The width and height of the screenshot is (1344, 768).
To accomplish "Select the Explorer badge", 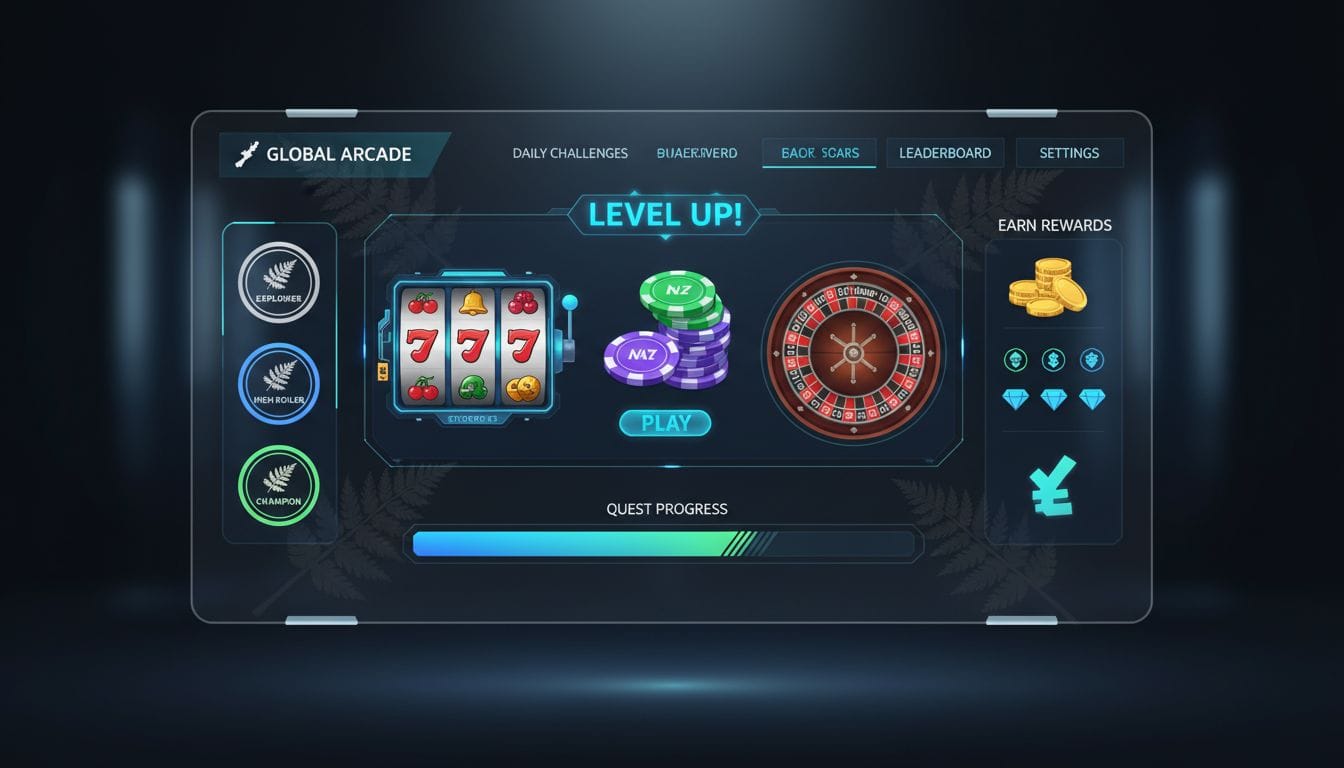I will click(x=279, y=285).
